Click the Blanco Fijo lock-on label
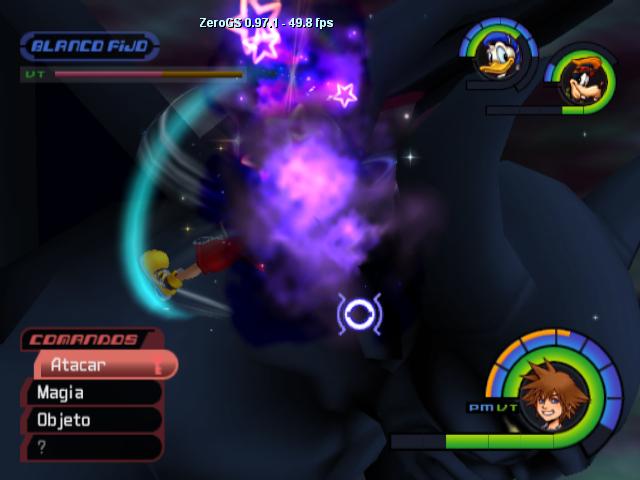Screen dimensions: 640x480 (x=89, y=45)
